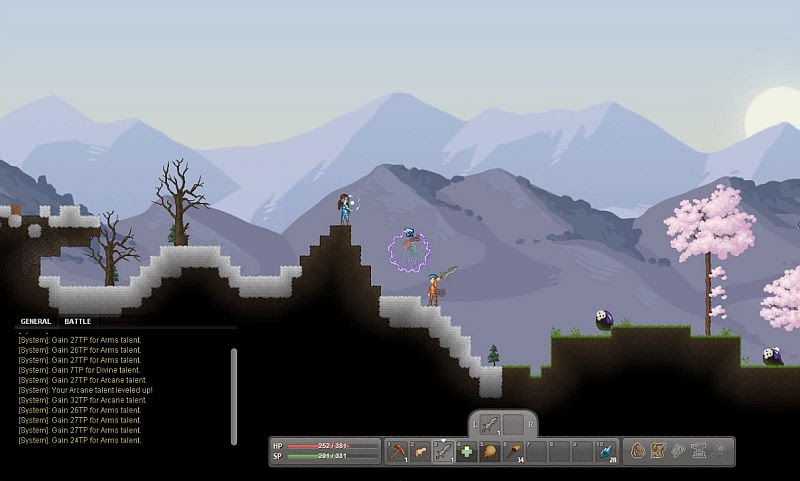Select the torch stack in slot 6
Image resolution: width=800 pixels, height=481 pixels.
click(513, 452)
